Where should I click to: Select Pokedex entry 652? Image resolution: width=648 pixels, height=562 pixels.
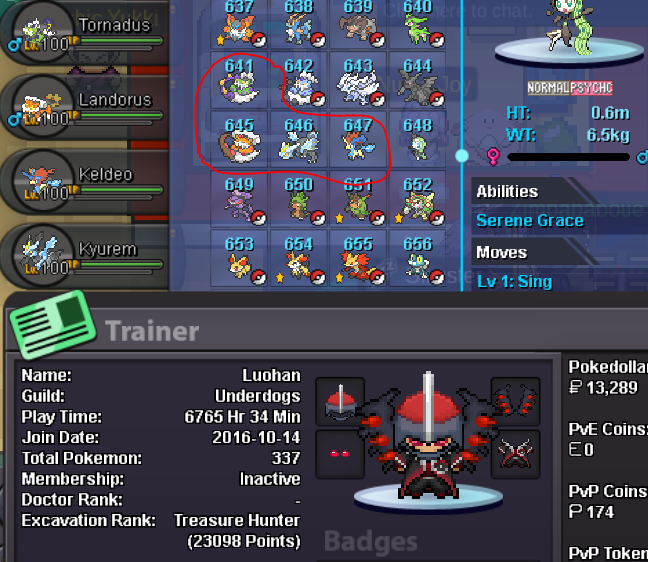click(x=417, y=200)
